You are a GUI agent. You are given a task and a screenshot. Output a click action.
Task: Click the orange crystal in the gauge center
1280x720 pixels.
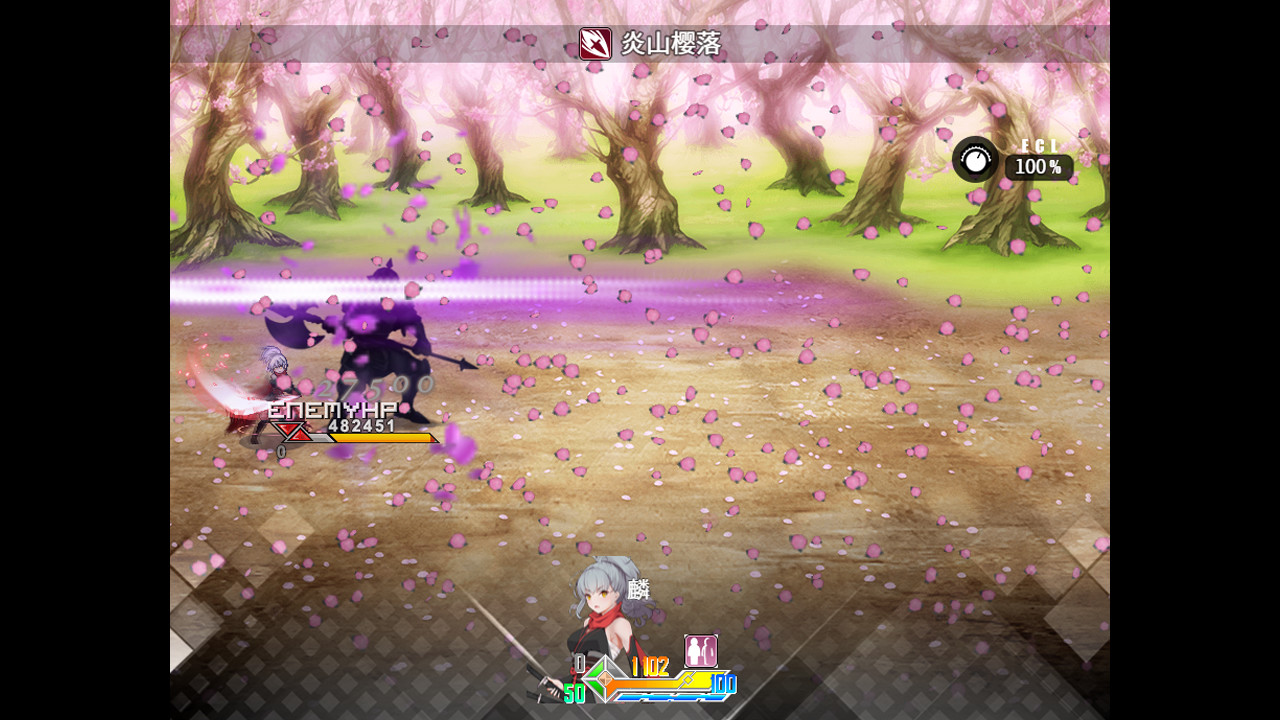pos(604,680)
